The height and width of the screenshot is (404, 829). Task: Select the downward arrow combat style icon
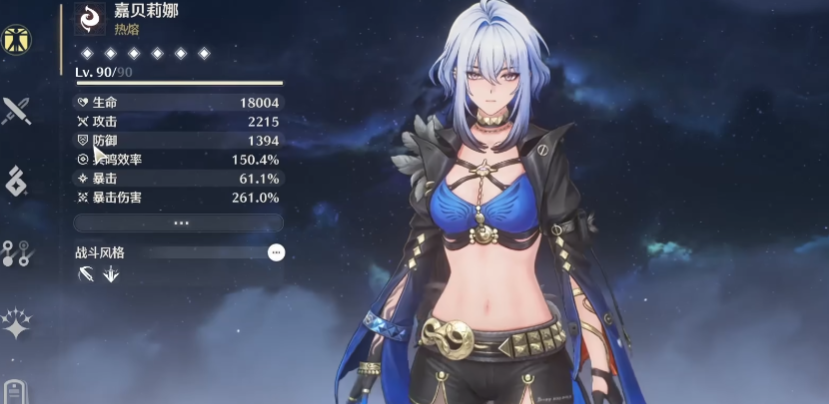point(110,273)
